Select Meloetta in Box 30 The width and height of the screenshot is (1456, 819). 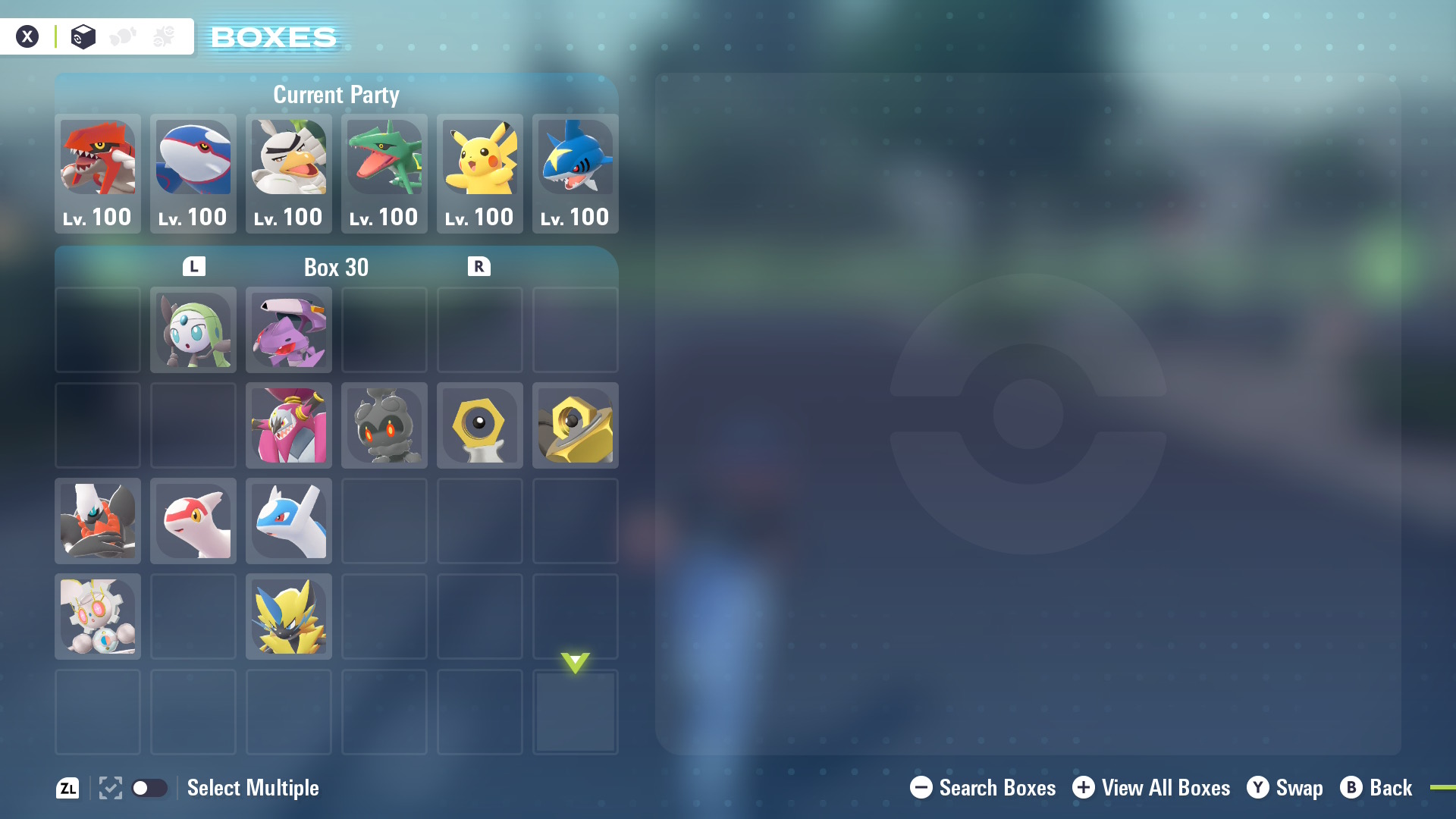tap(193, 330)
